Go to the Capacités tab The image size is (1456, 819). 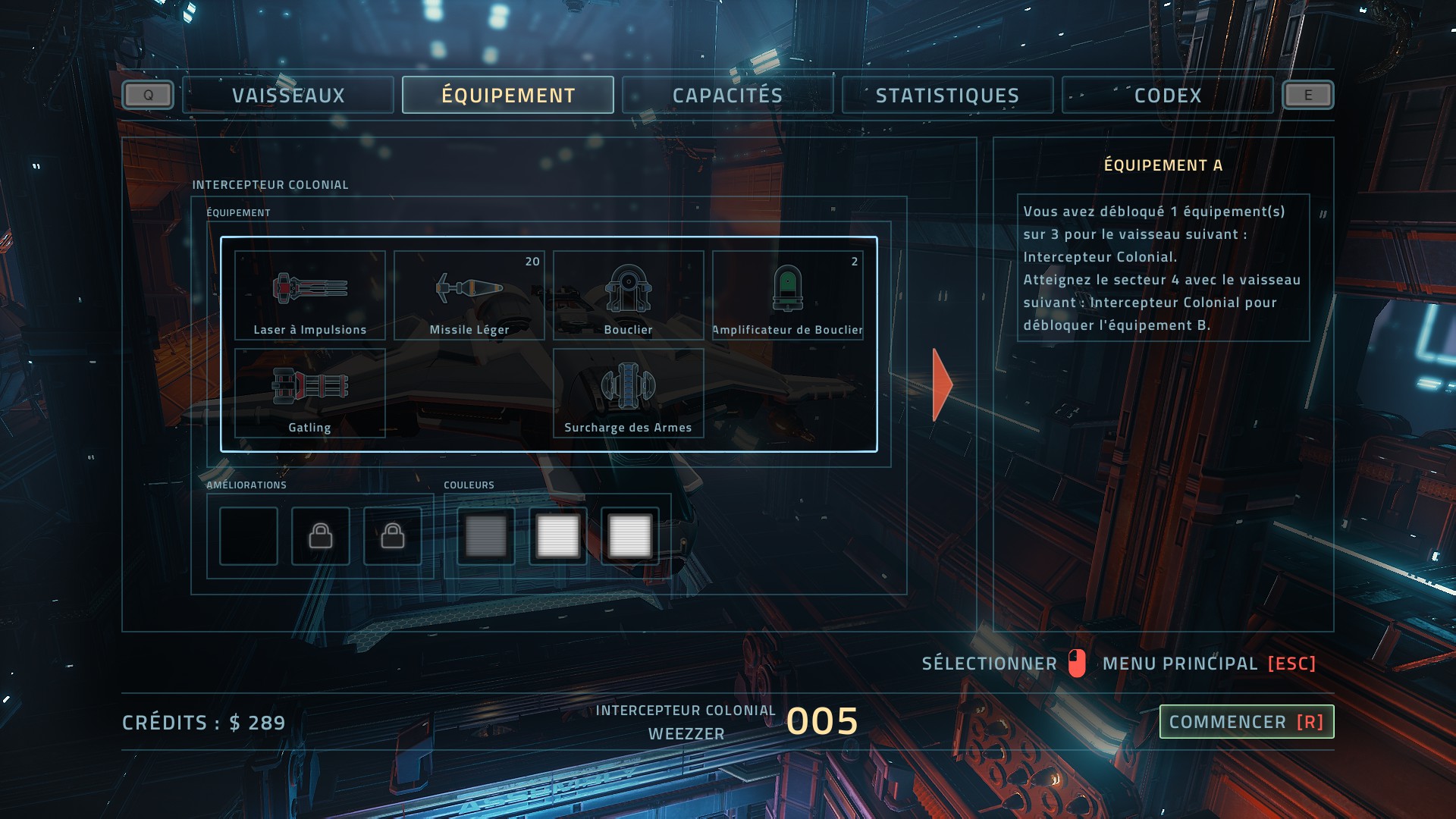click(727, 96)
